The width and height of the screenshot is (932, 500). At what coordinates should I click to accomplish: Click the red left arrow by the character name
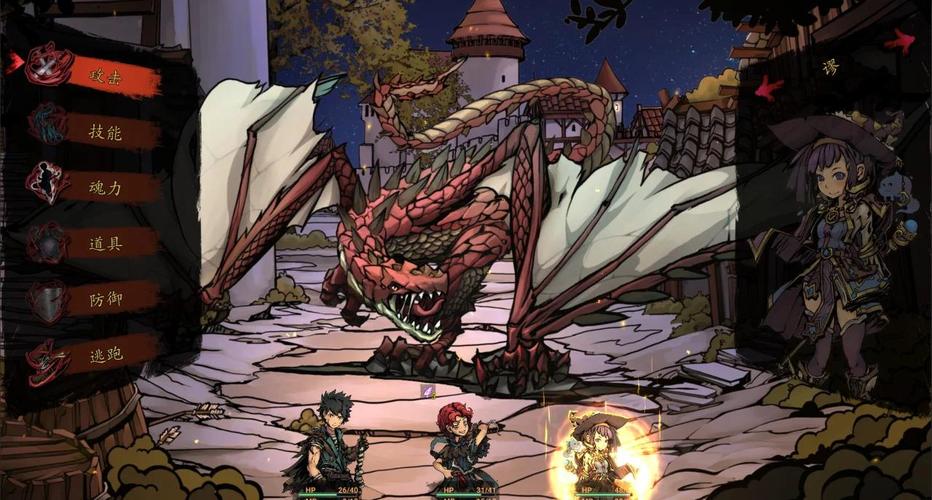[768, 88]
